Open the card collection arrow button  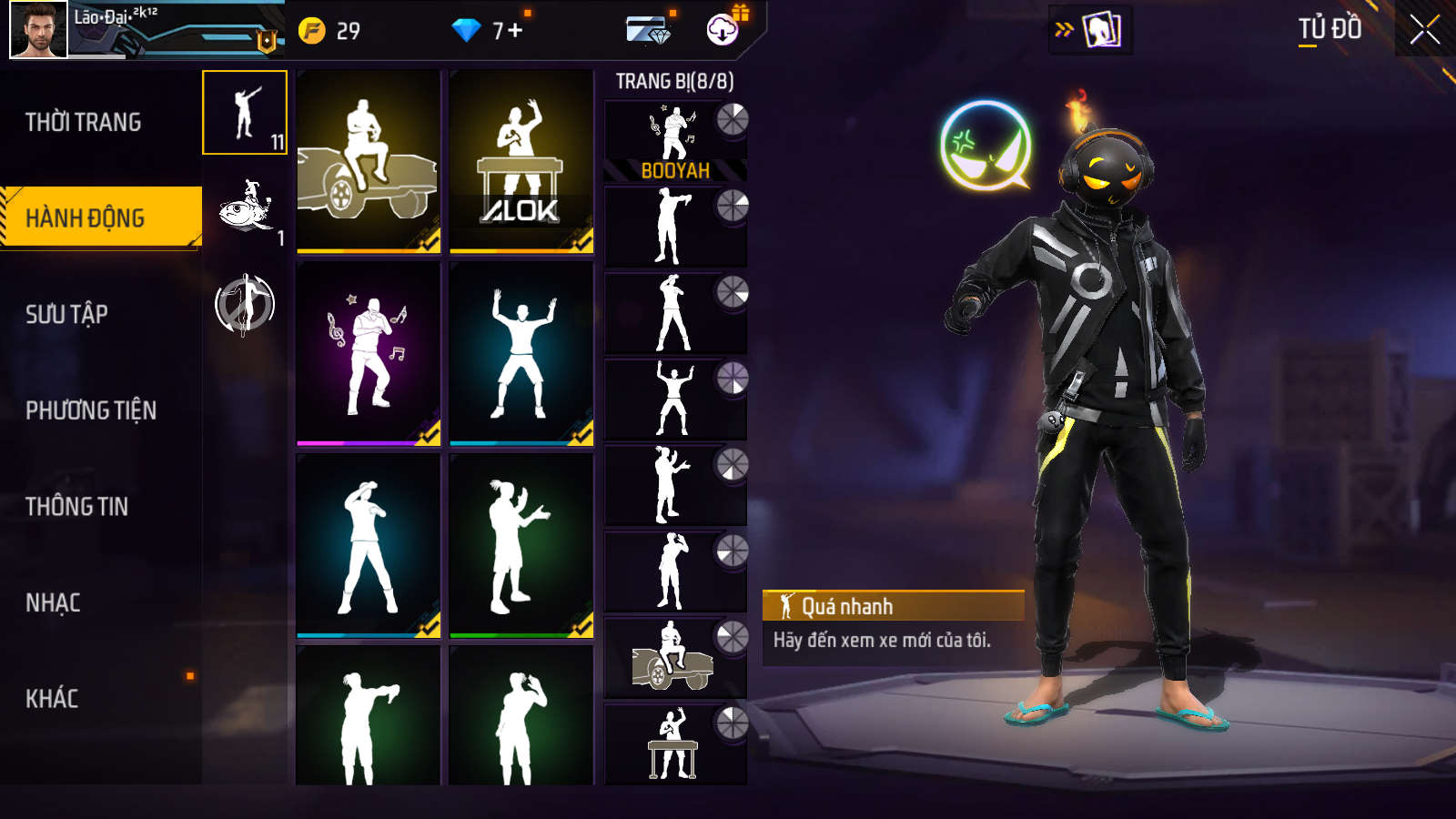(x=1089, y=29)
